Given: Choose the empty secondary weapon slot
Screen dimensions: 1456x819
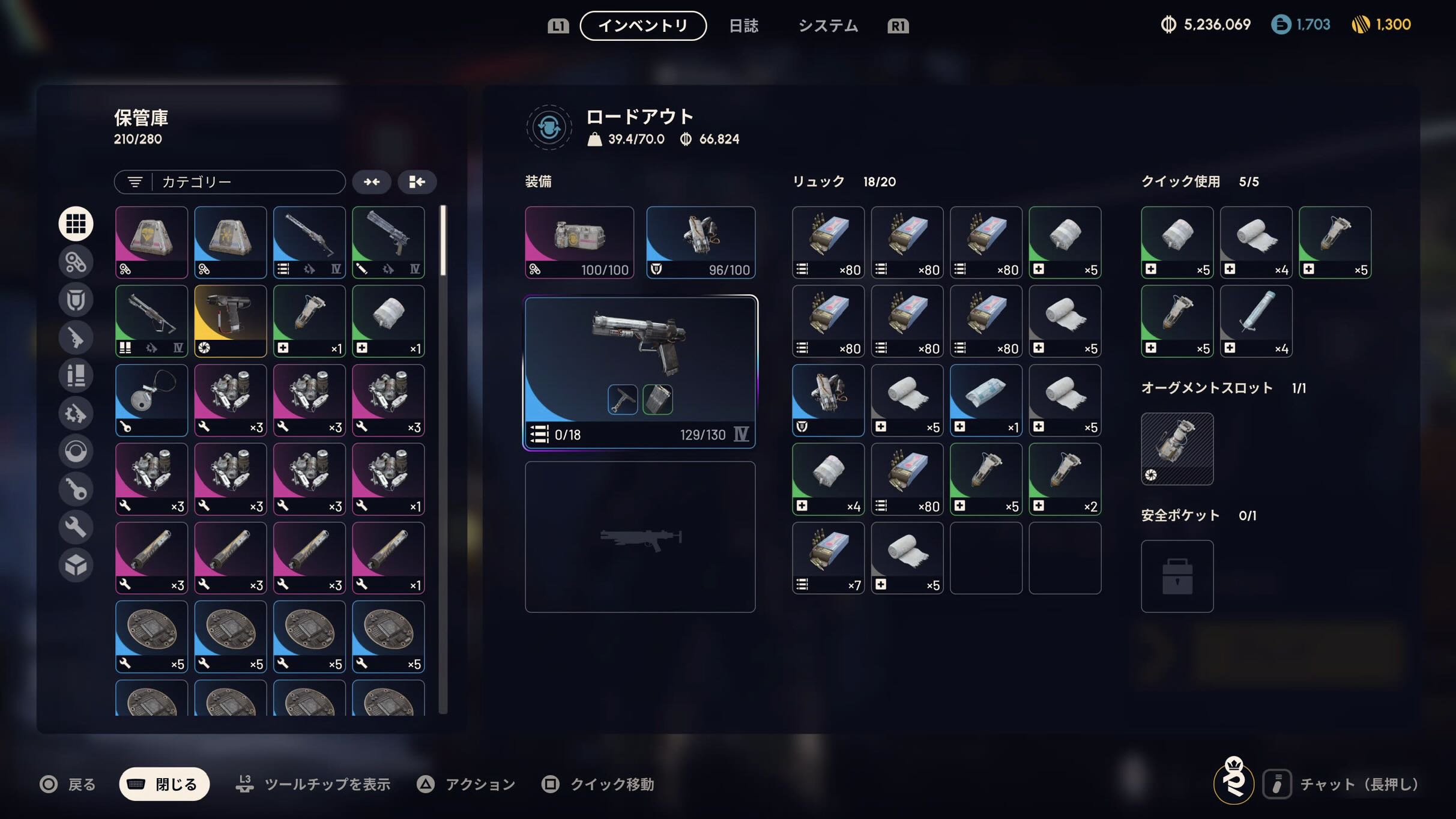Looking at the screenshot, I should coord(640,537).
